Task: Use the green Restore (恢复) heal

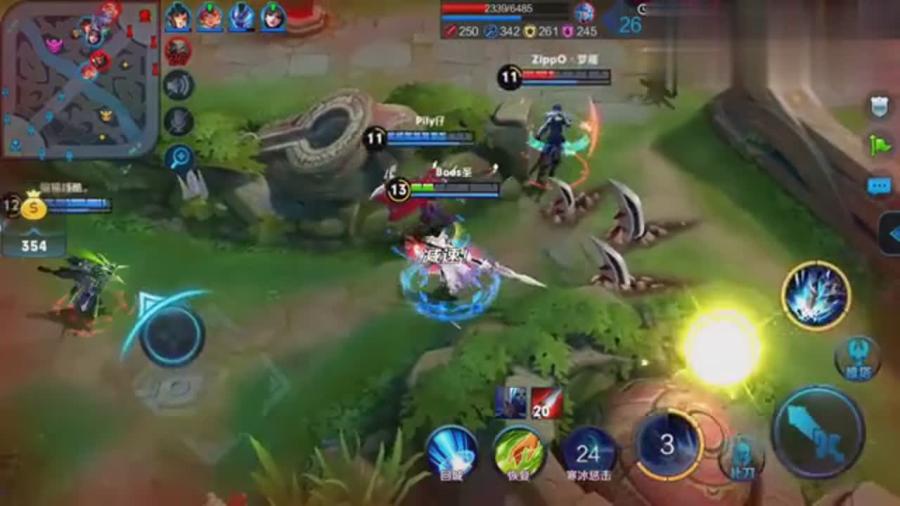Action: click(x=519, y=452)
